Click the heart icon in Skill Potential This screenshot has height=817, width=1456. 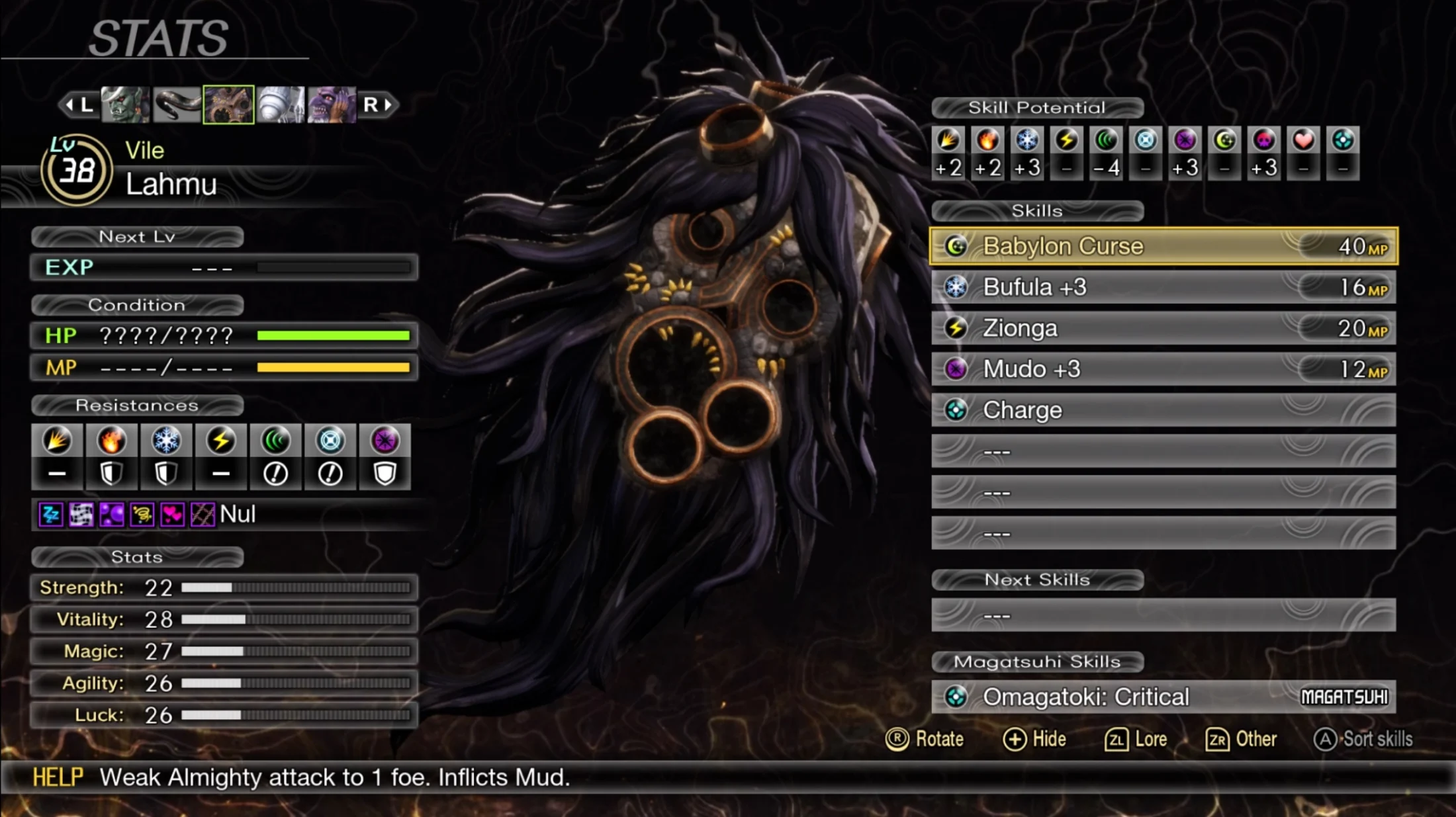[1303, 140]
